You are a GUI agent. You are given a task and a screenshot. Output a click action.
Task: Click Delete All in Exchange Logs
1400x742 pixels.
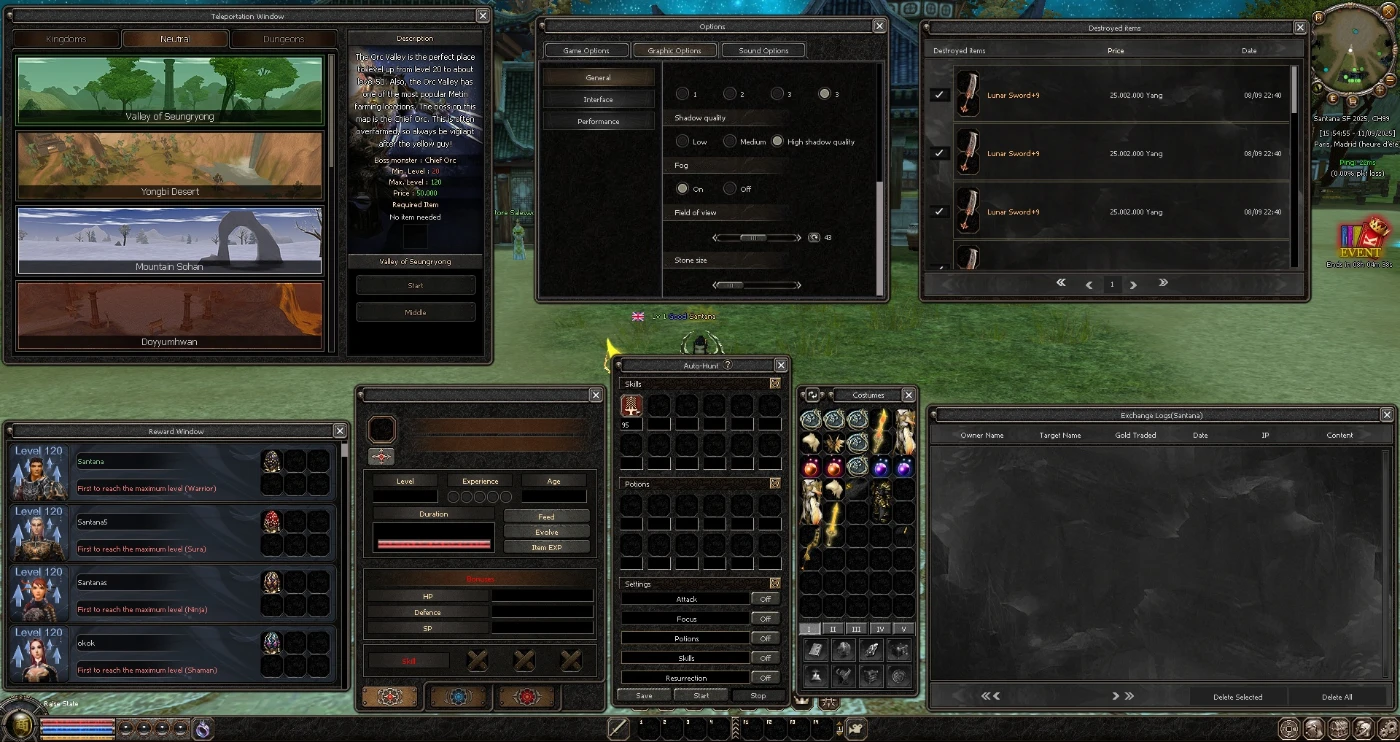pyautogui.click(x=1336, y=697)
